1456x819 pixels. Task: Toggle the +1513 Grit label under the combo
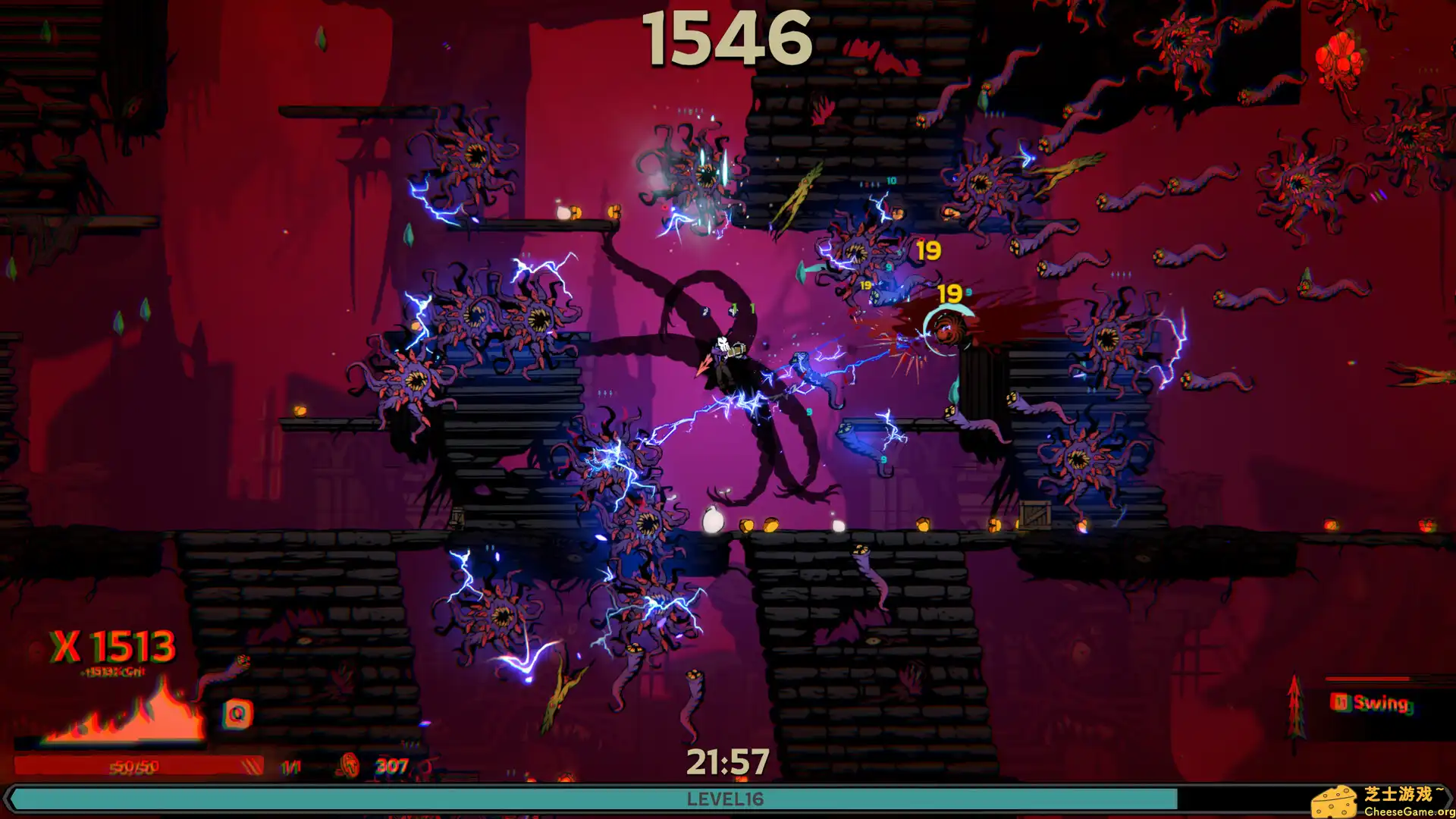[112, 672]
